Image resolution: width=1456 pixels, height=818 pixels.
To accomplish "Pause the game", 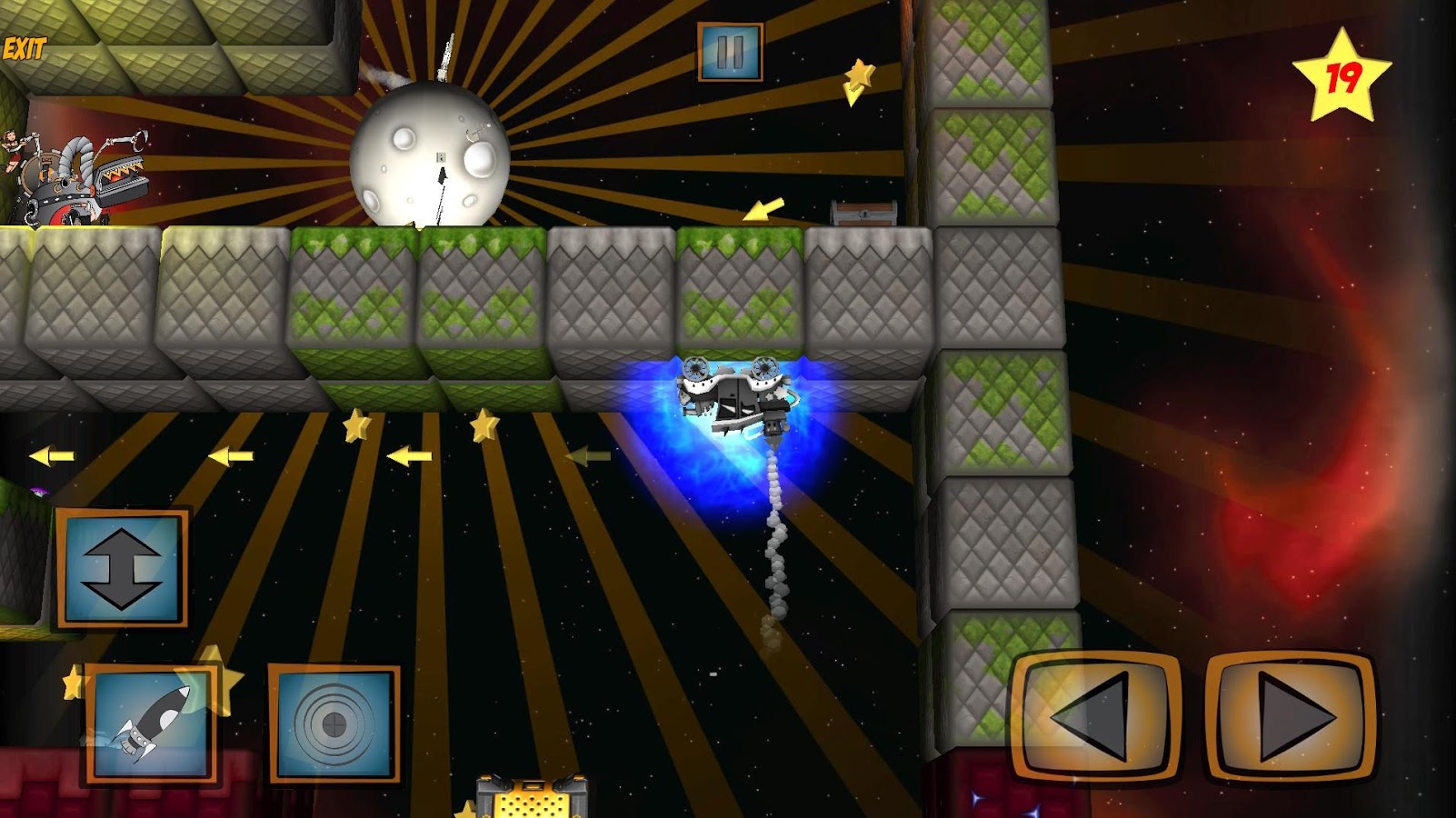I will click(730, 52).
